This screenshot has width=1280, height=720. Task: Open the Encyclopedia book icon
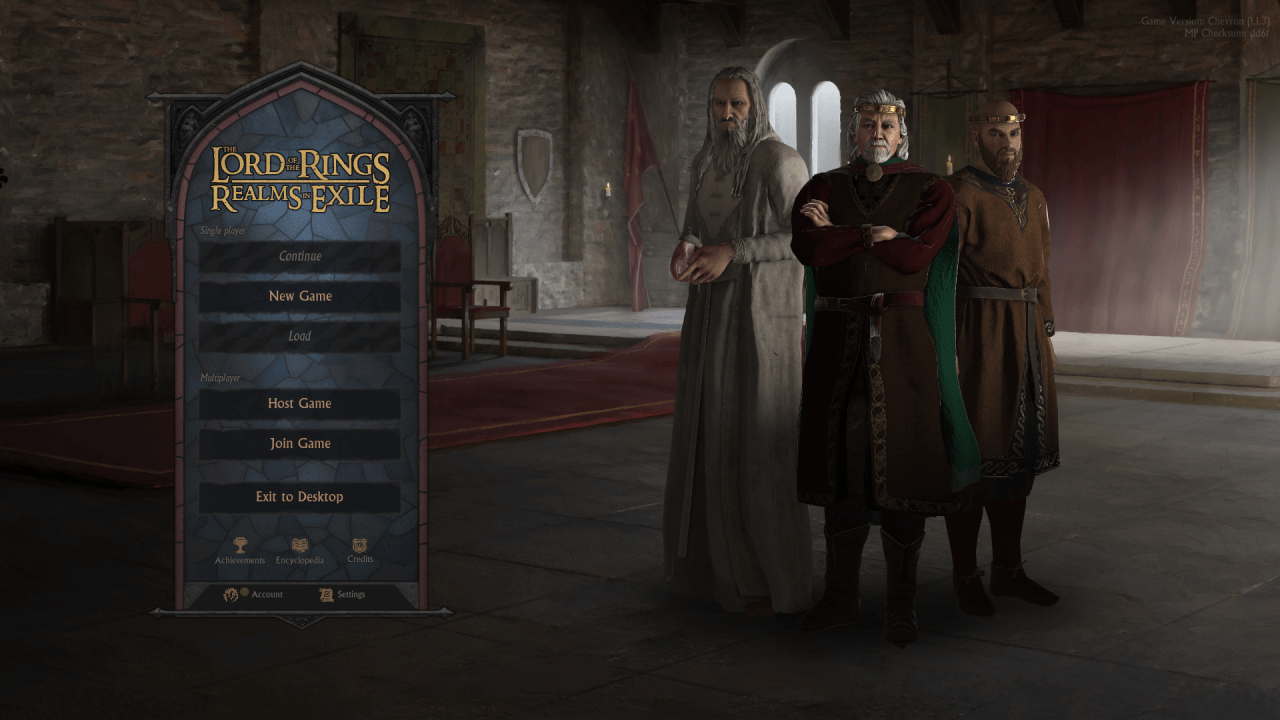(x=300, y=546)
